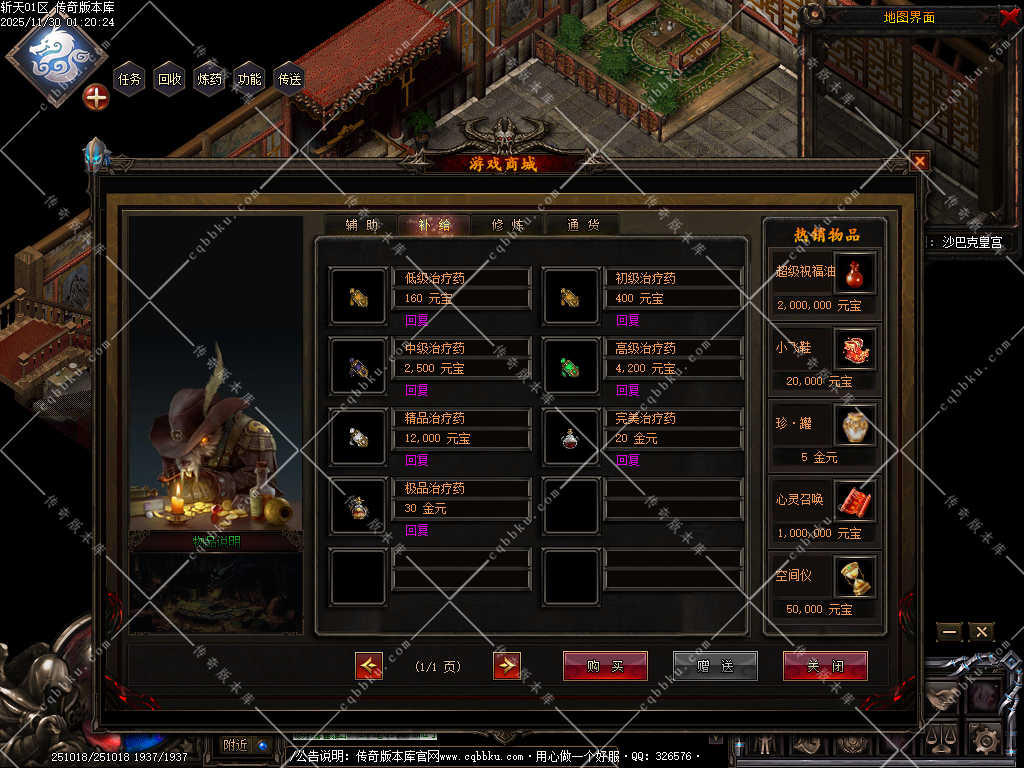Open the 炼药 alchemy menu

pos(210,79)
